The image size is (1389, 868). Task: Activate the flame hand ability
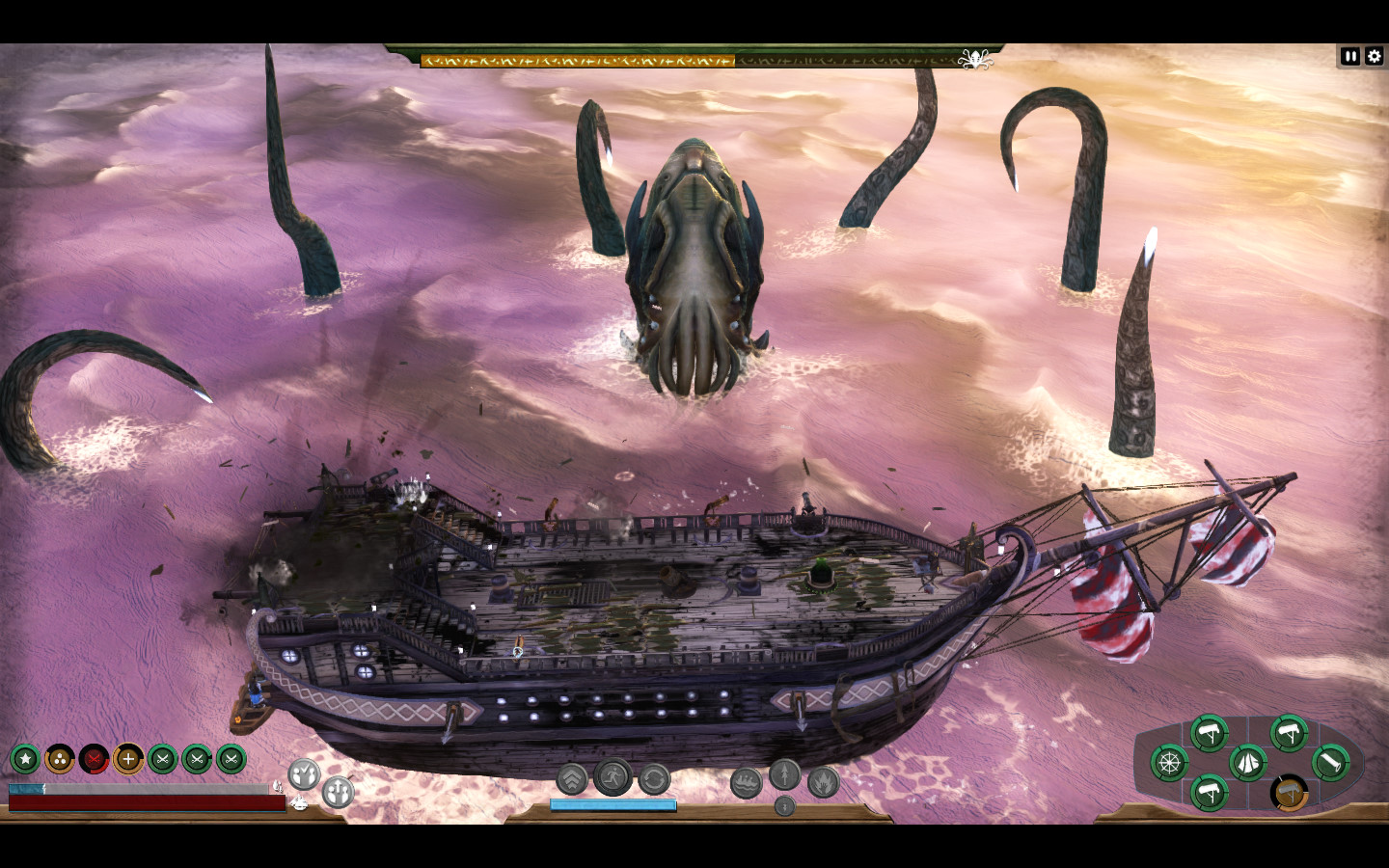coord(823,782)
